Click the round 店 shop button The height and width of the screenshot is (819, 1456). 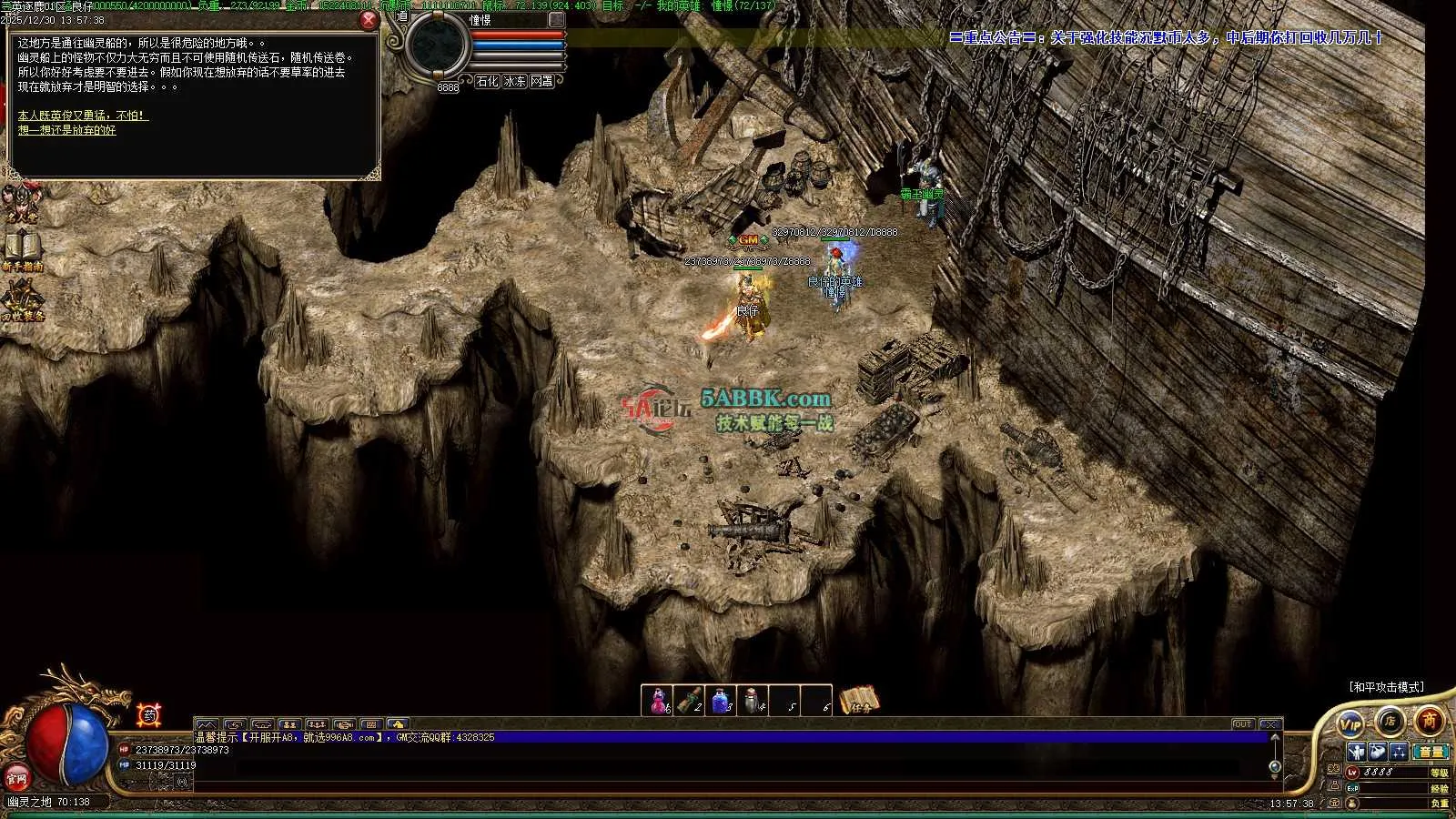click(x=1390, y=721)
